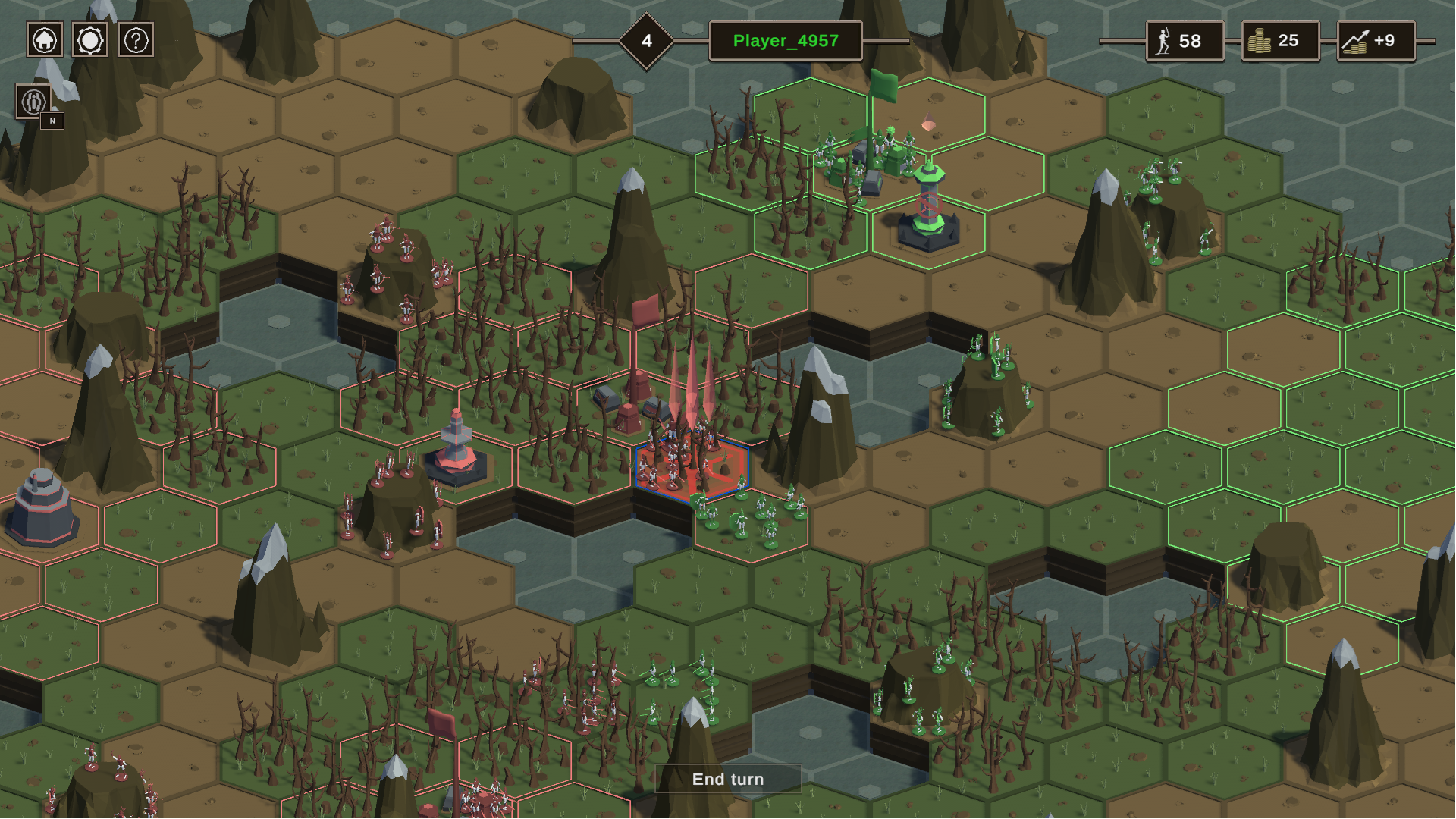Open the home menu icon

[x=45, y=40]
